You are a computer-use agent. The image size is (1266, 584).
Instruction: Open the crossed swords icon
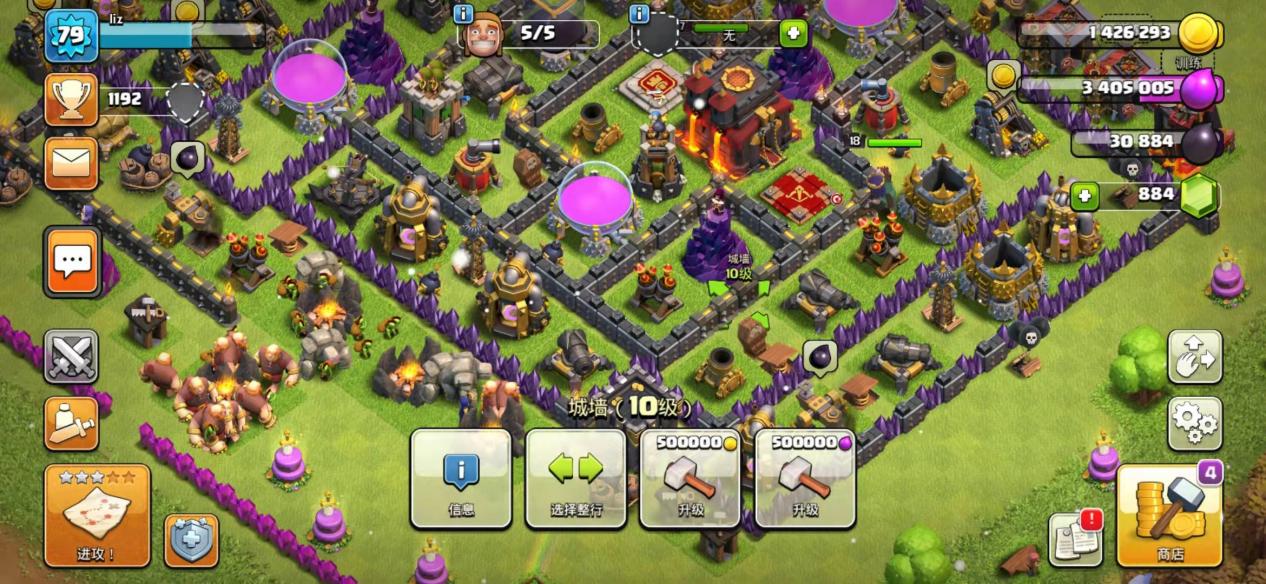[x=71, y=357]
